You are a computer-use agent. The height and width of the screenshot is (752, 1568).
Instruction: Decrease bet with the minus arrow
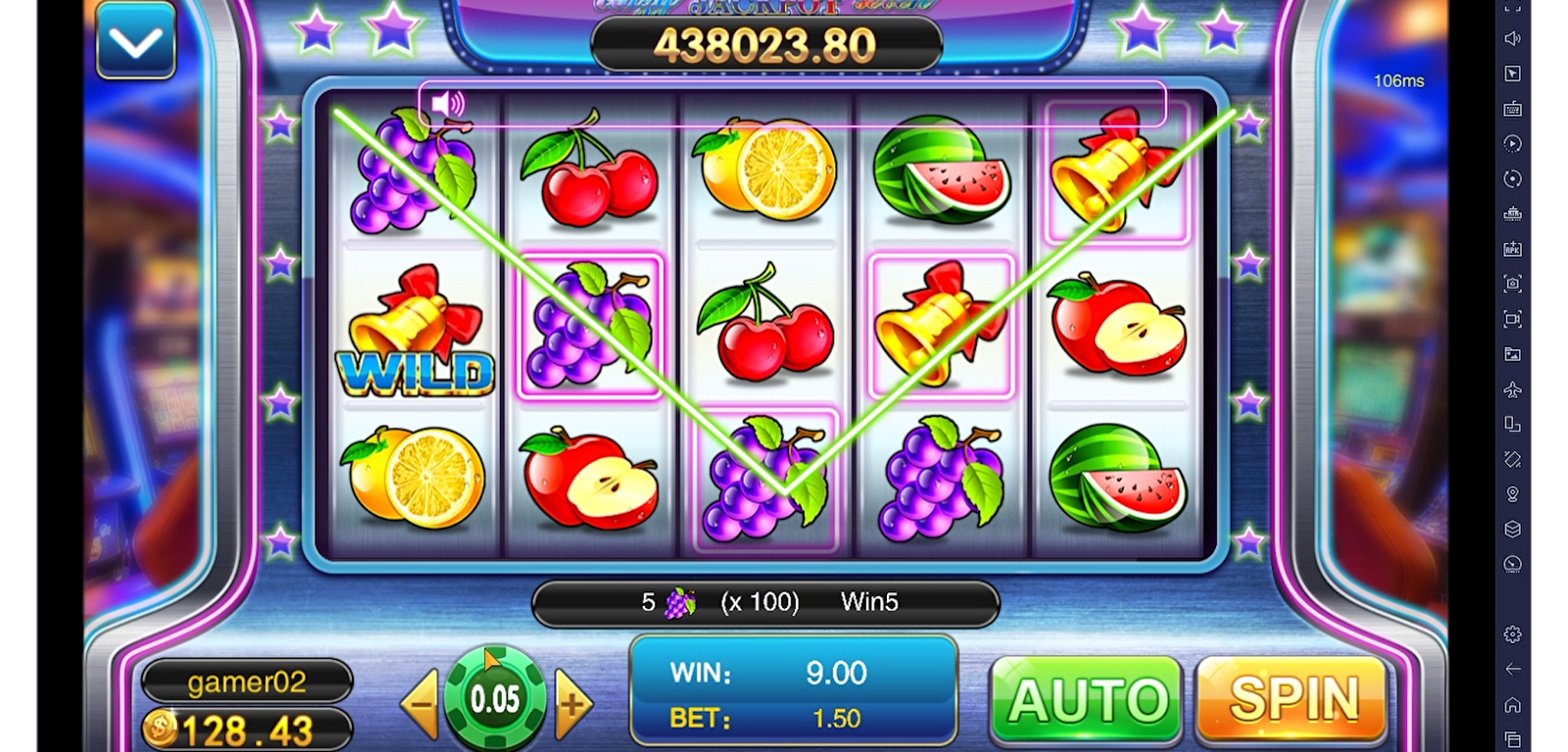coord(420,703)
